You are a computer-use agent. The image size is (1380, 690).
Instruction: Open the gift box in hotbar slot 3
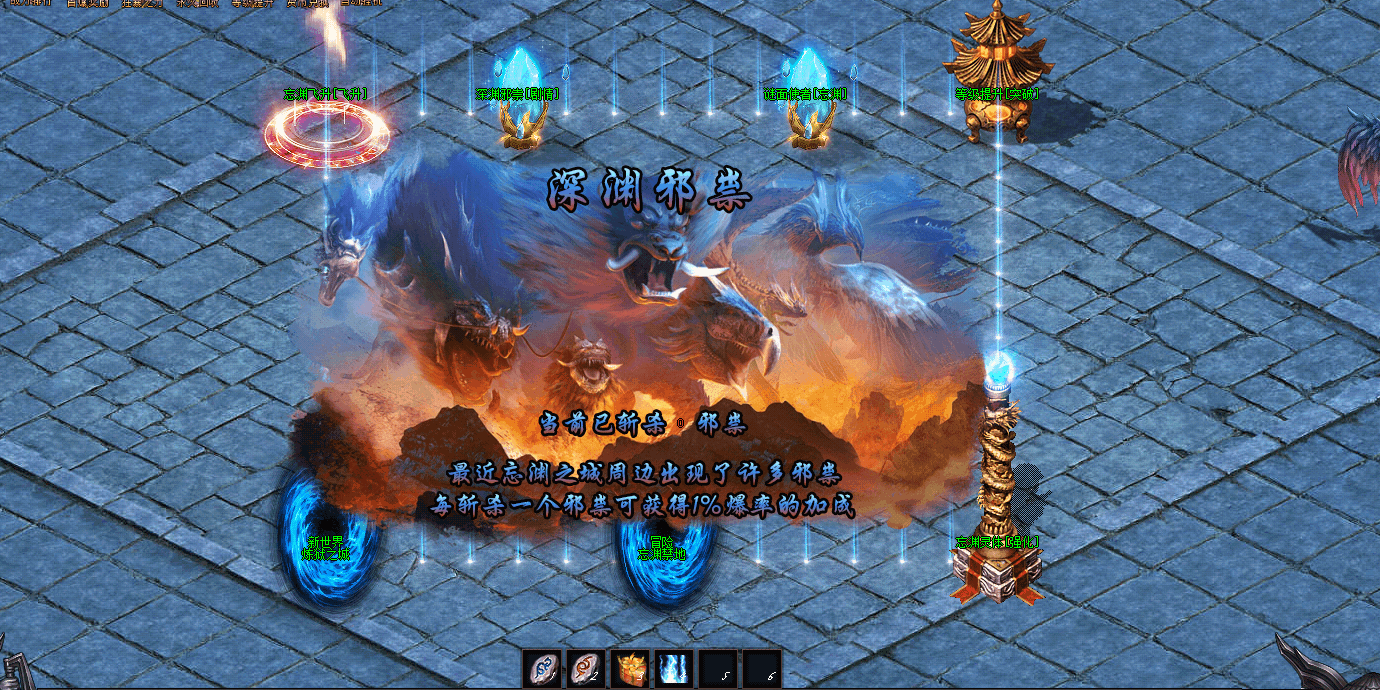630,668
